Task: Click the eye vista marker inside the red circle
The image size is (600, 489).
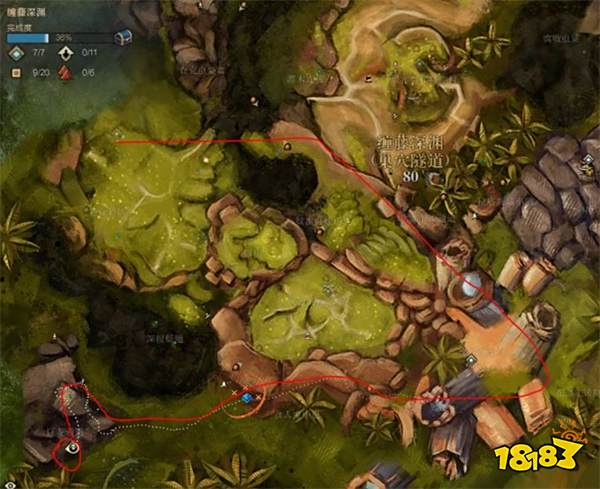Action: [73, 449]
